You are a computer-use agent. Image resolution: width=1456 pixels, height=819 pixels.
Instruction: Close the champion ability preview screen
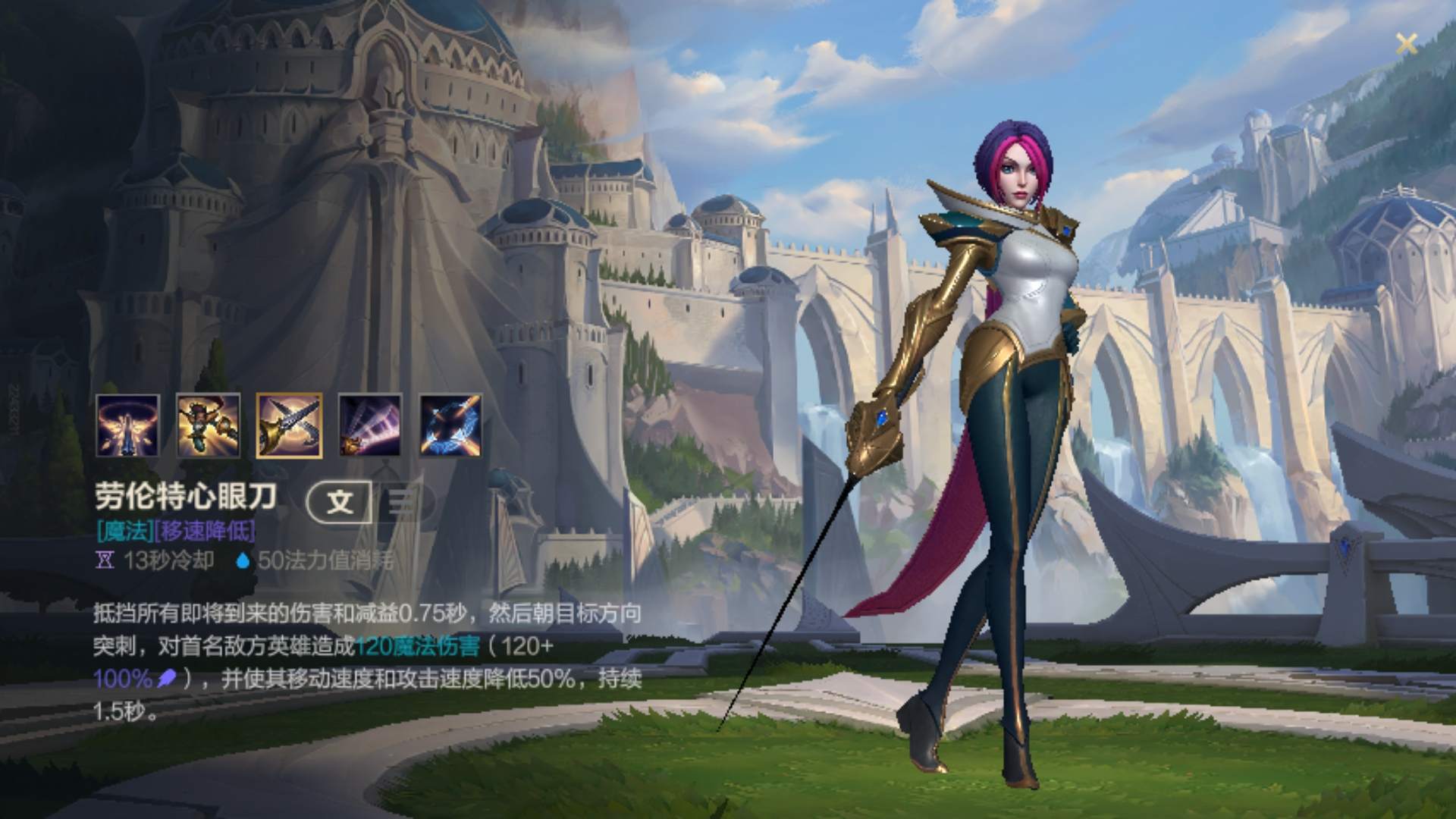point(1406,44)
